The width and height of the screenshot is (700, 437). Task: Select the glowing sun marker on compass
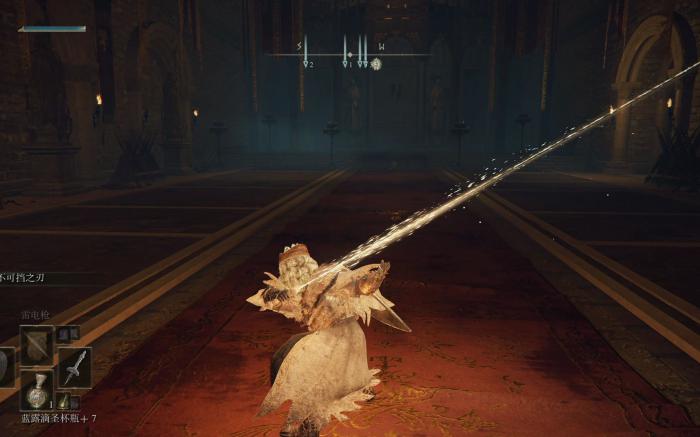[376, 64]
